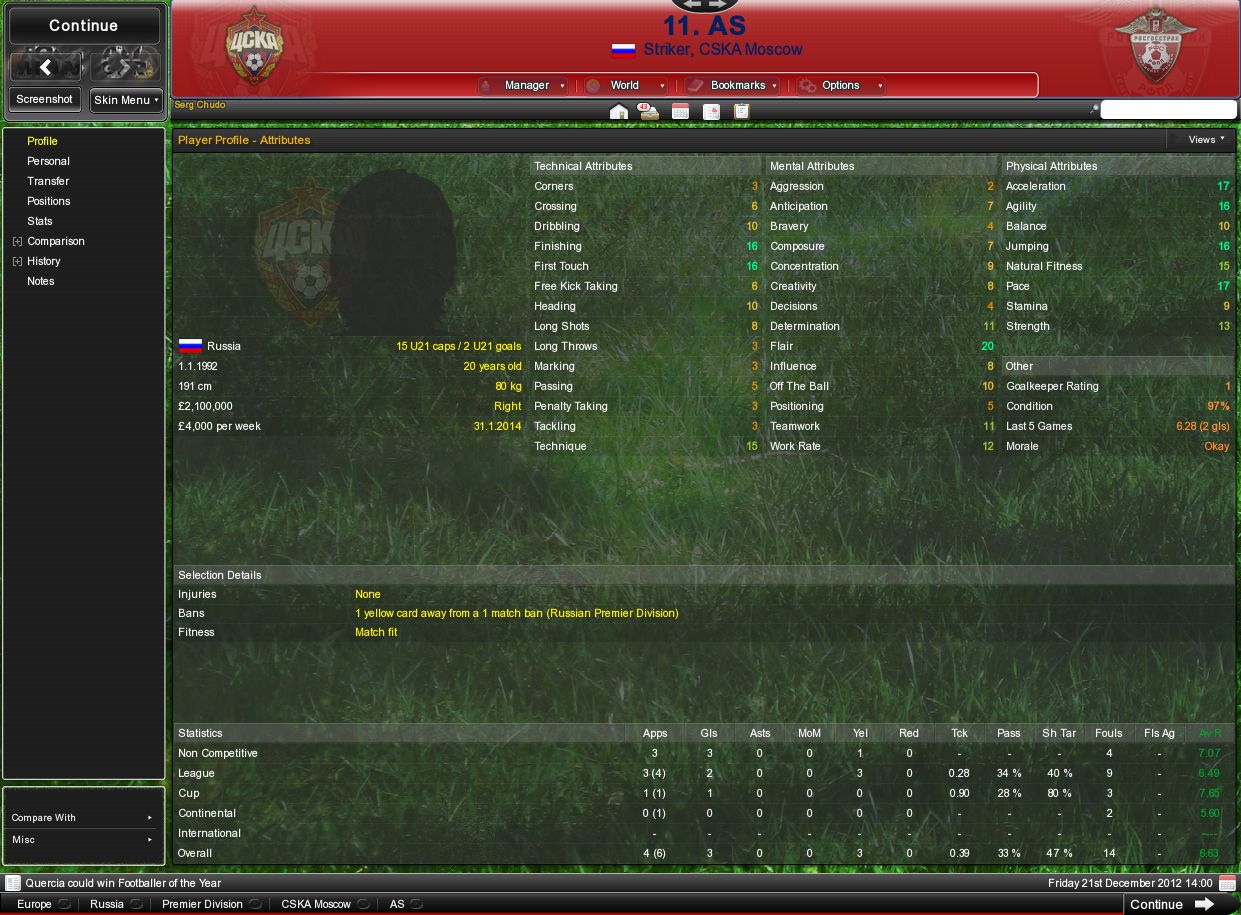Open the World menu

tap(625, 86)
